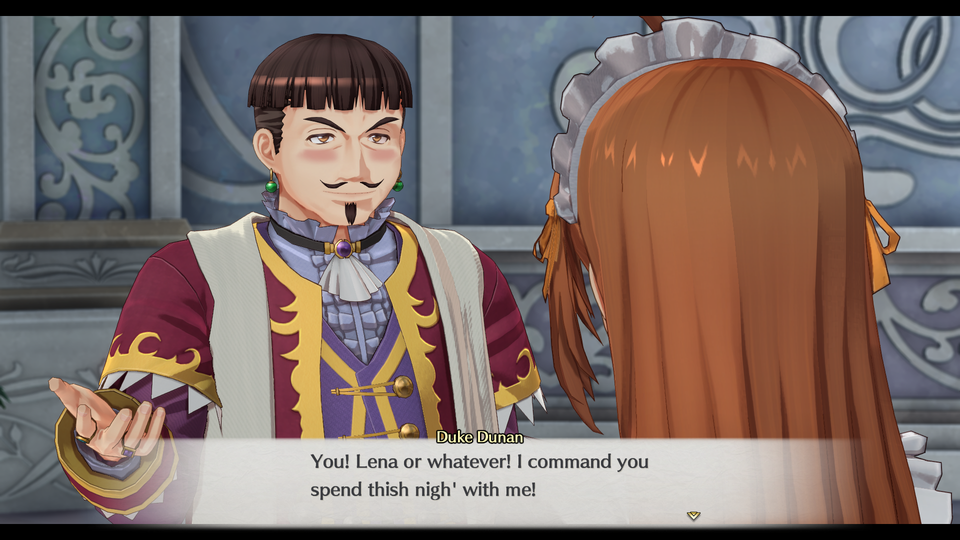The width and height of the screenshot is (960, 540).
Task: Click the yellow dialogue advance arrow
Action: click(693, 516)
